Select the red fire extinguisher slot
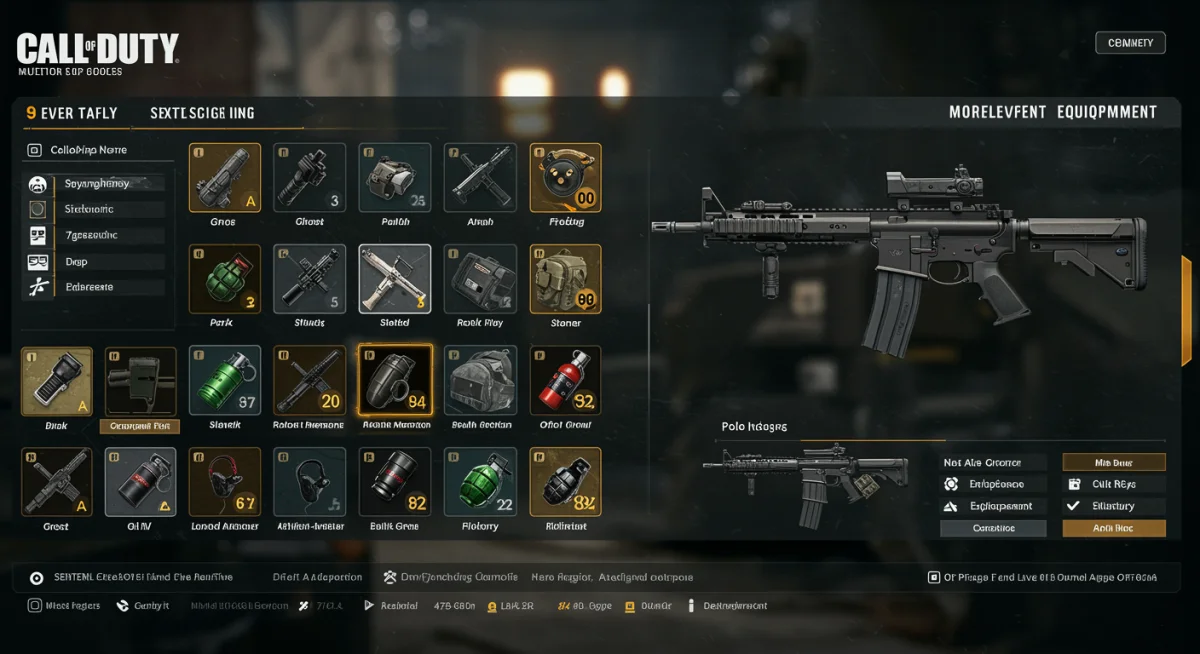The width and height of the screenshot is (1200, 654). (x=565, y=381)
